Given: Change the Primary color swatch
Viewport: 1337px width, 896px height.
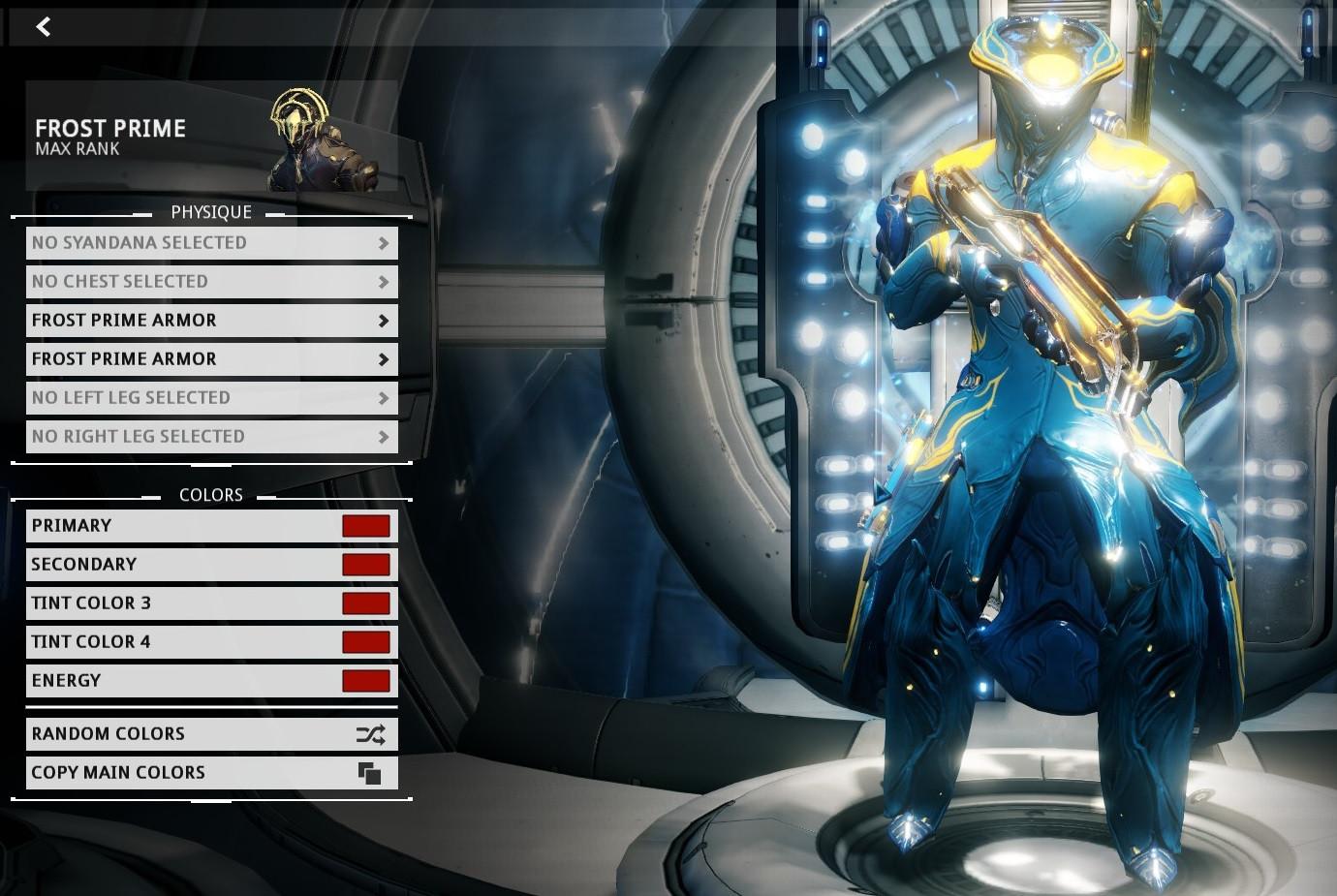Looking at the screenshot, I should pyautogui.click(x=365, y=526).
